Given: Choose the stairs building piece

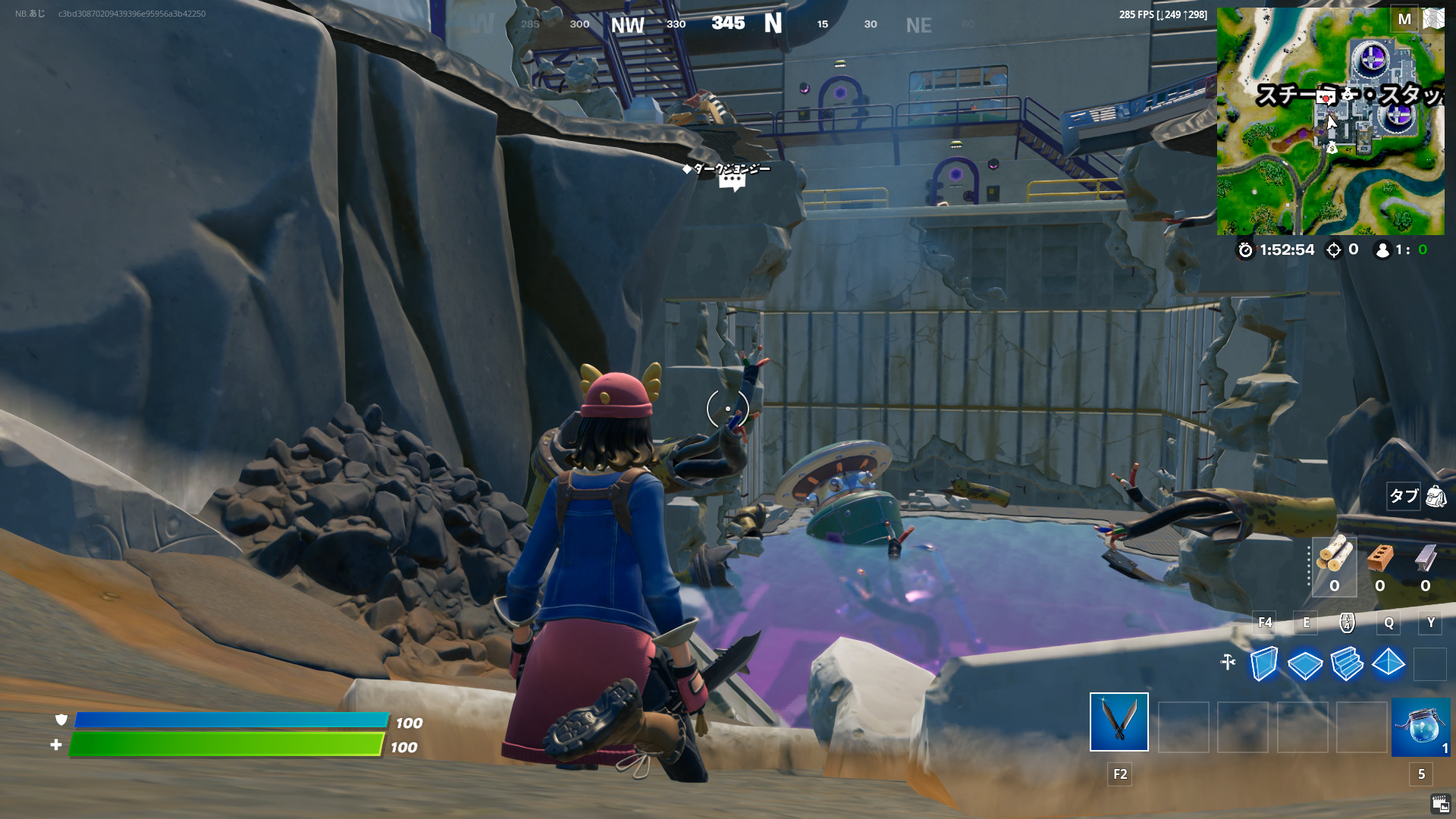Looking at the screenshot, I should 1347,664.
